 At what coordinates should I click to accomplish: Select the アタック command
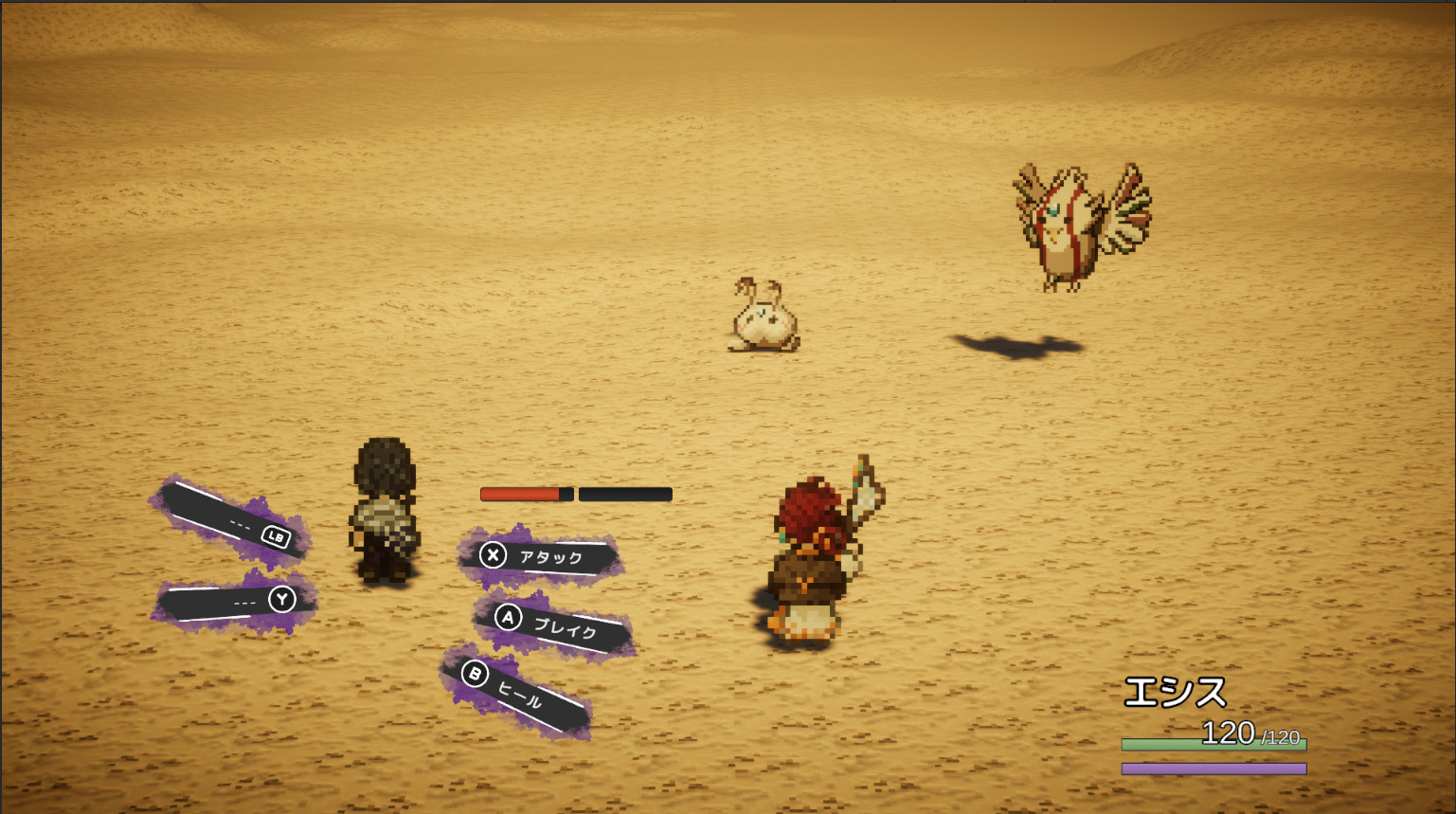(540, 556)
